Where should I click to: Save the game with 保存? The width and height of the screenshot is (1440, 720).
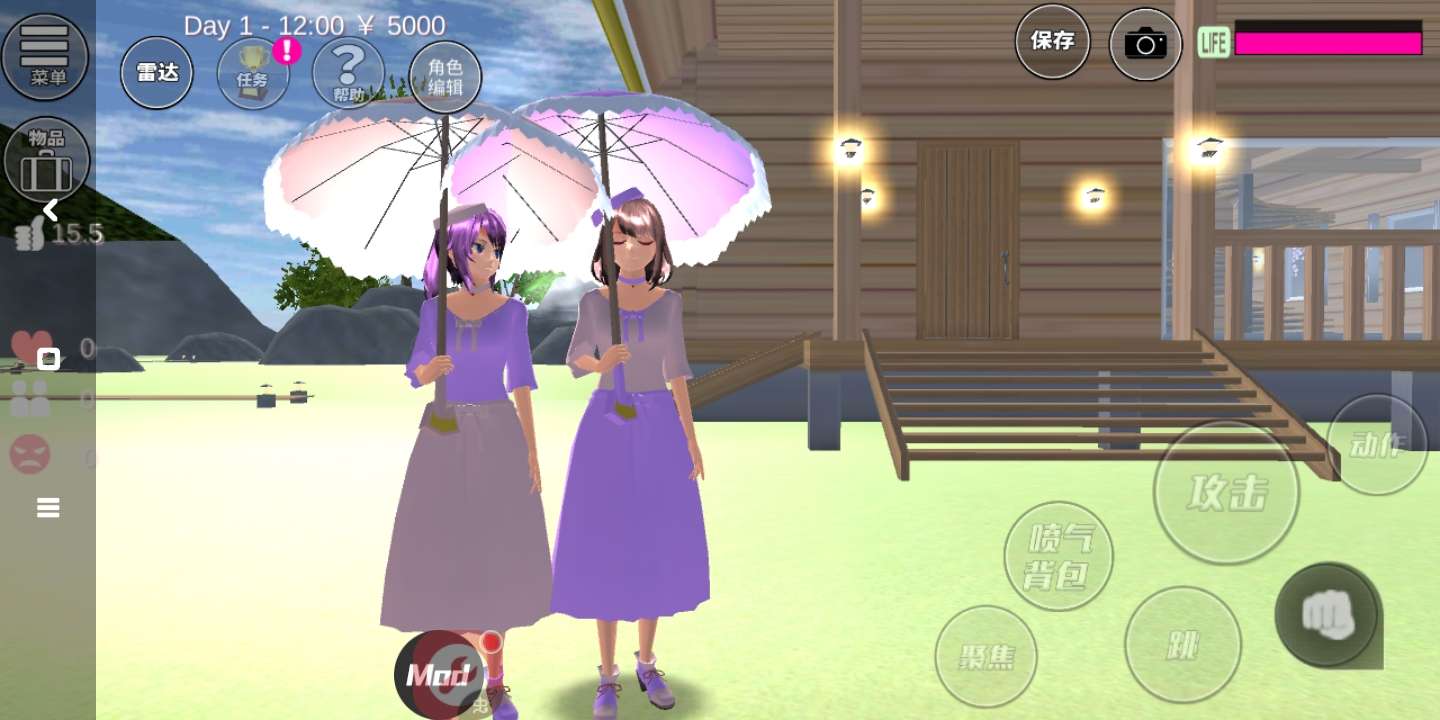[1052, 41]
